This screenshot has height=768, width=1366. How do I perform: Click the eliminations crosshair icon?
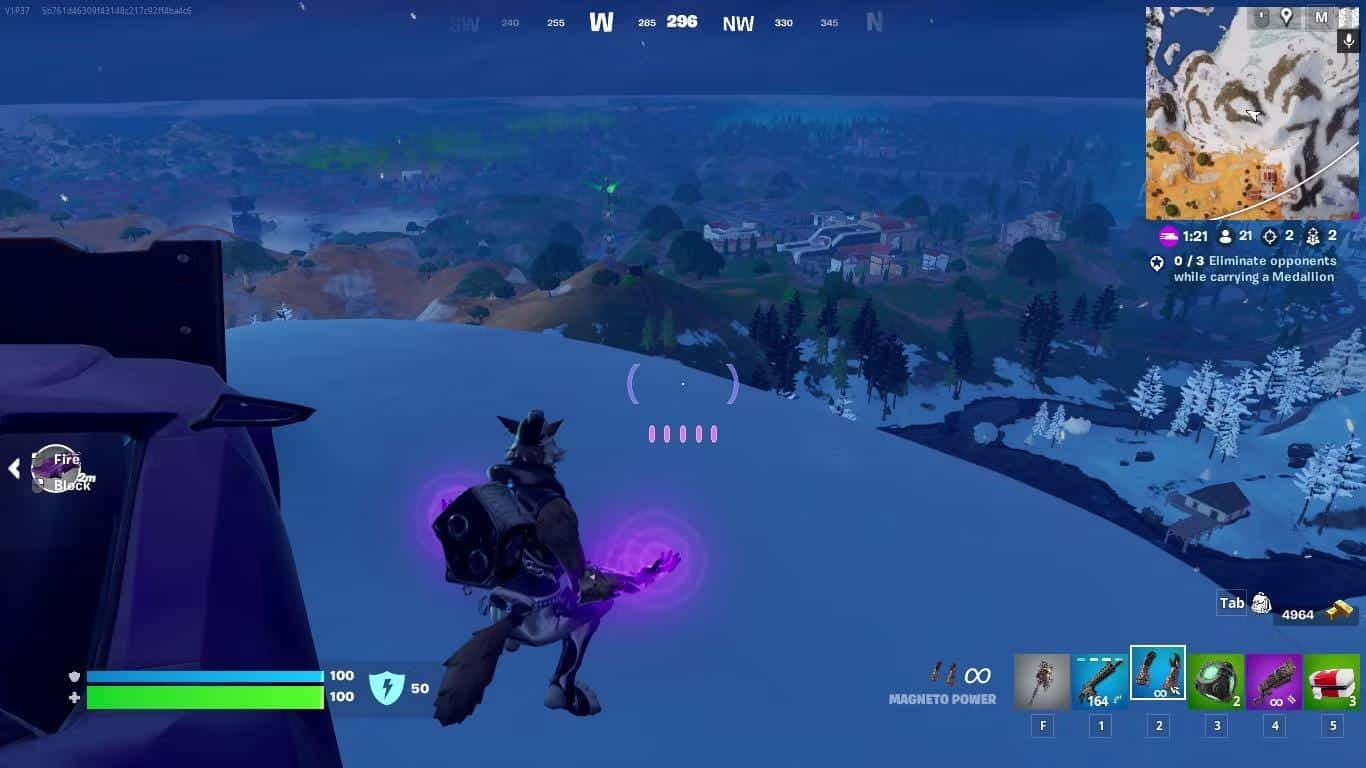1270,237
